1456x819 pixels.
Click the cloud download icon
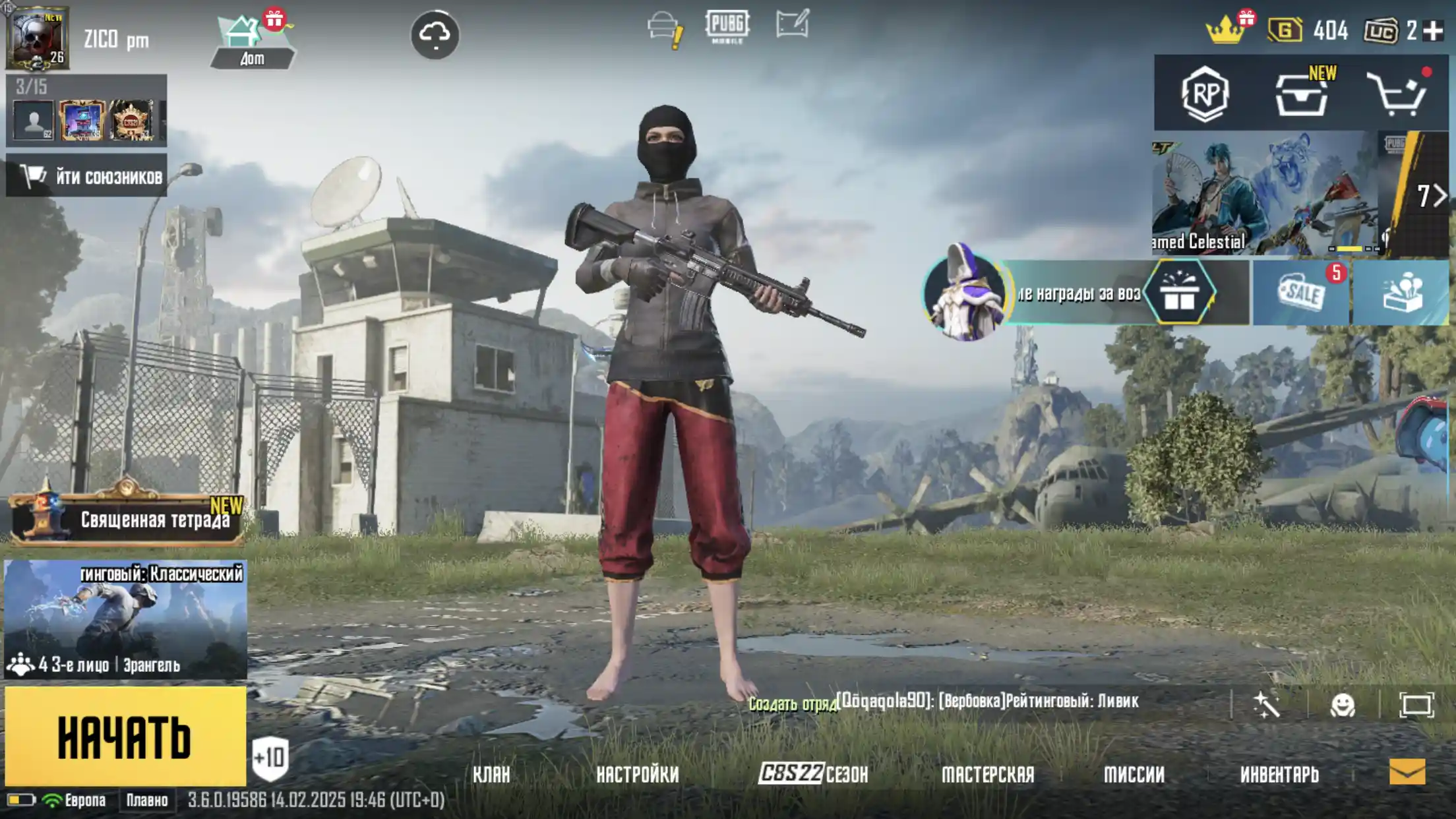click(x=435, y=35)
